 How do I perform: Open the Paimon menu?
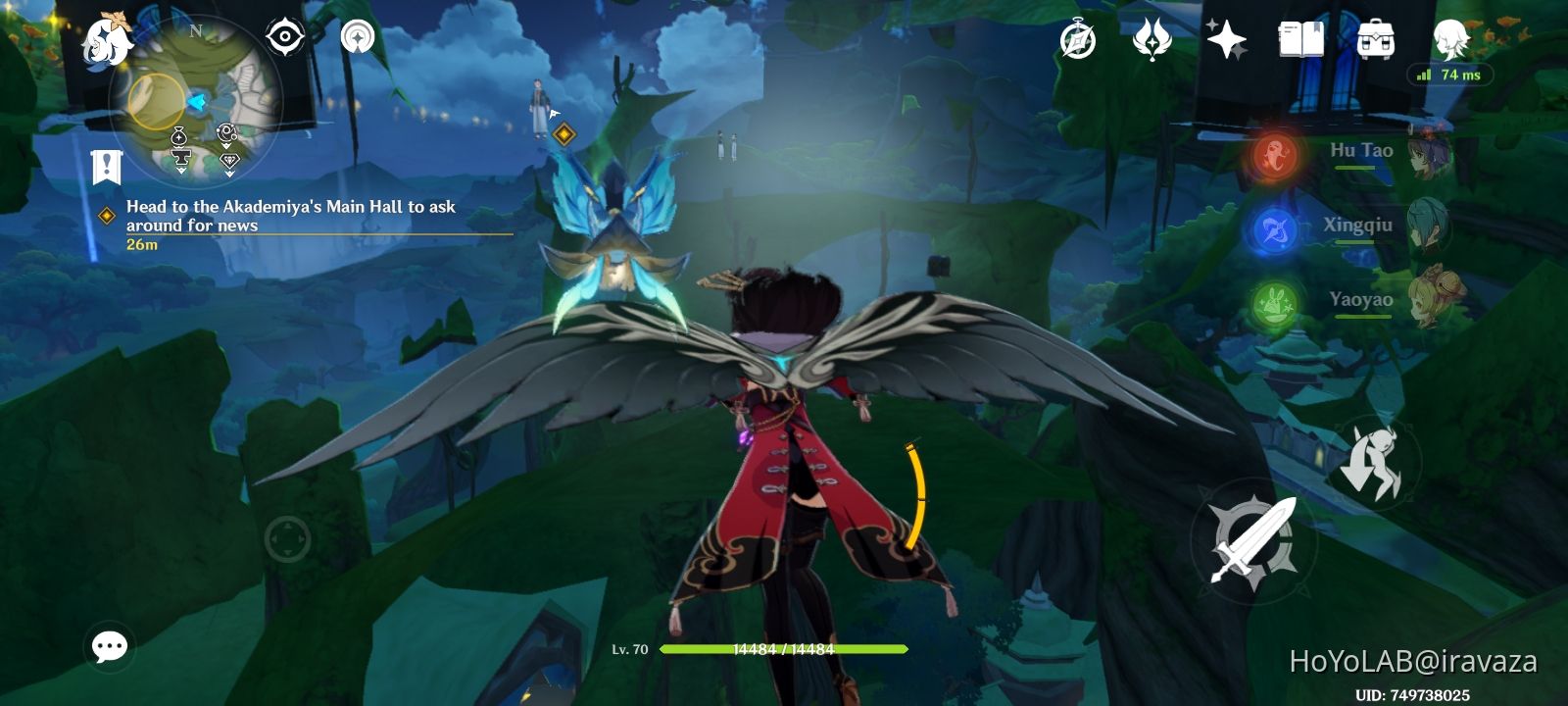point(107,41)
